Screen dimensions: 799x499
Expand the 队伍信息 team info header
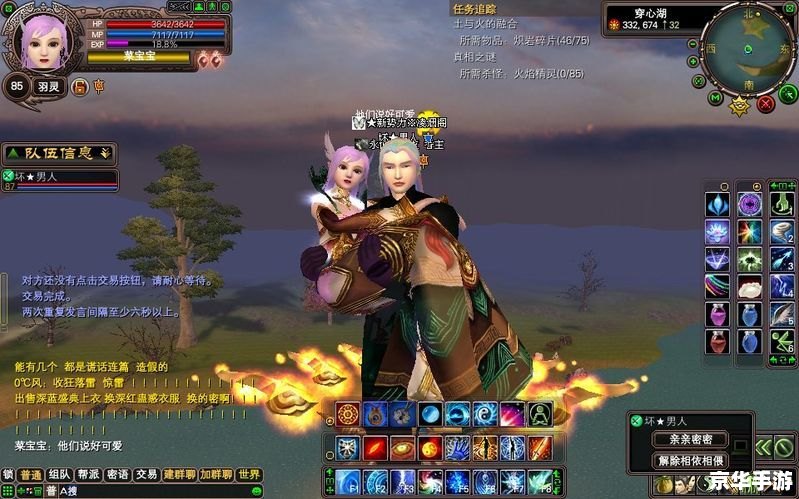60,153
